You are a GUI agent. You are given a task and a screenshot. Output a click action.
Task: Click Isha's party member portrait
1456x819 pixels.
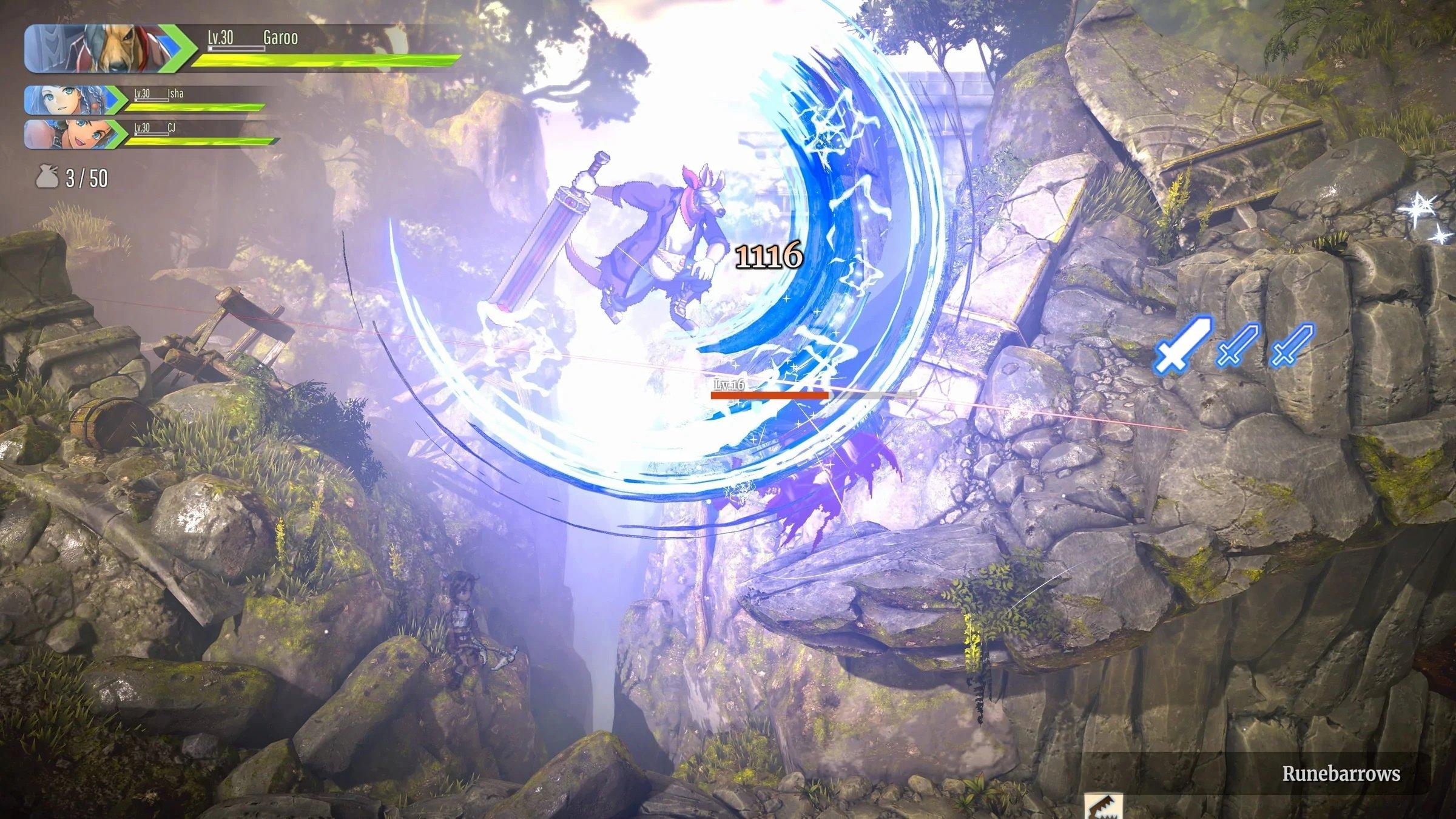[67, 100]
